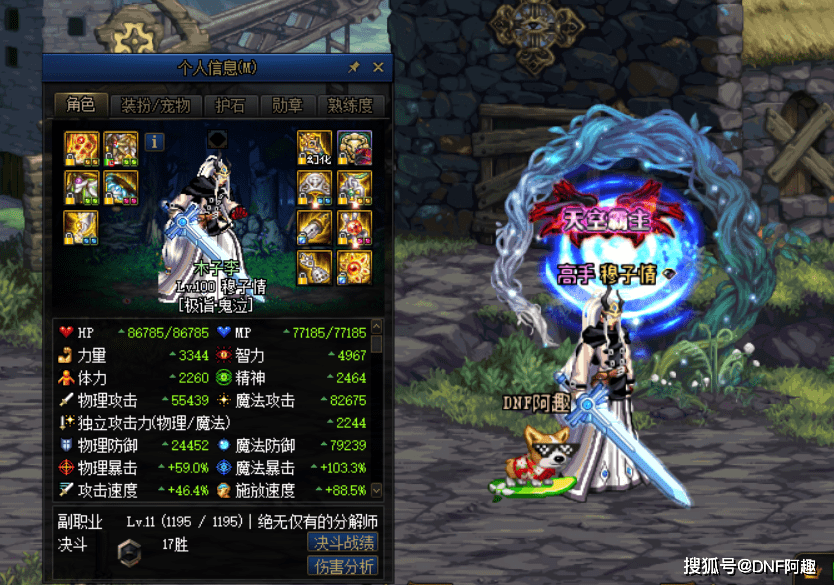Screen dimensions: 834x585
Task: Close the 个人信息 character info window
Action: tap(378, 67)
